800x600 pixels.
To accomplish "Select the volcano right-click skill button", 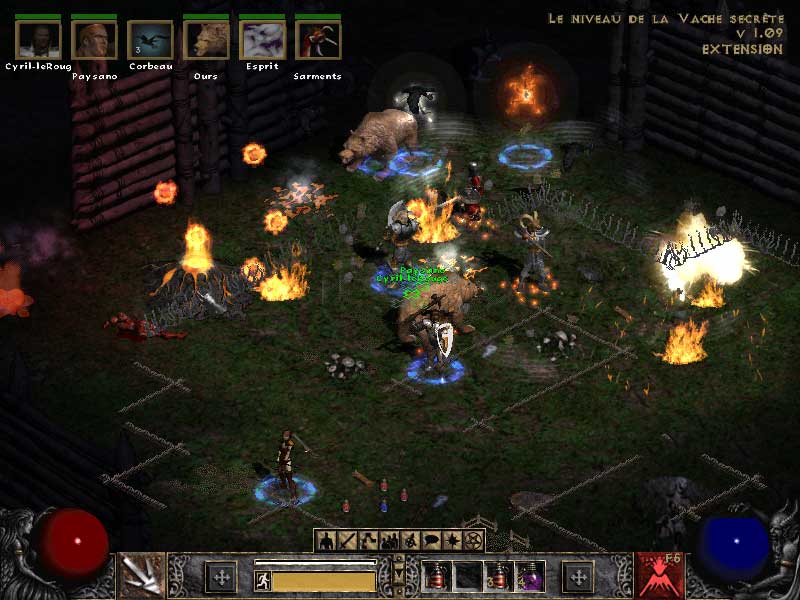I will point(659,576).
